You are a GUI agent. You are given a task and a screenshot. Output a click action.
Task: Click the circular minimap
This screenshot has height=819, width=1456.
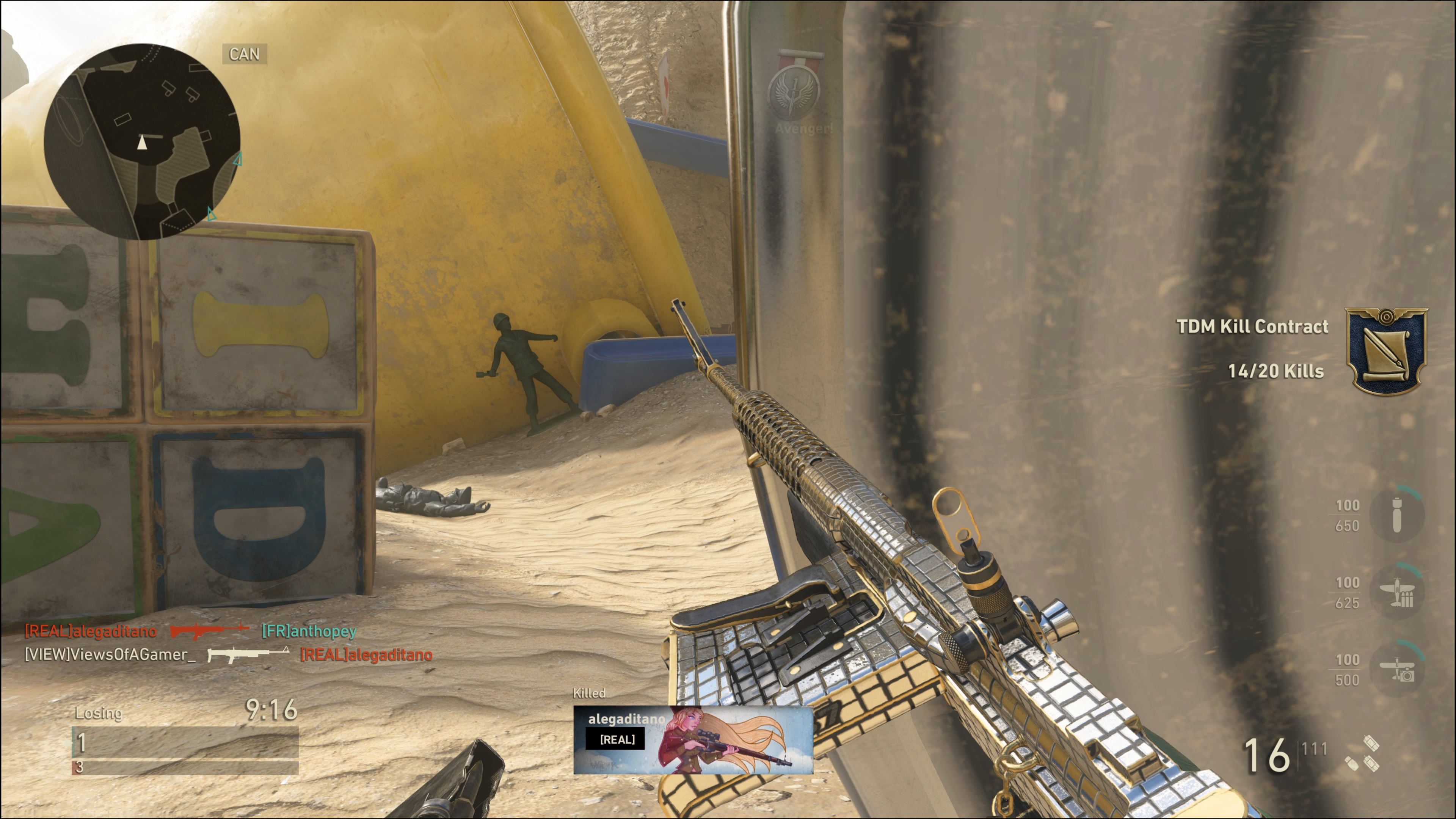[x=142, y=141]
